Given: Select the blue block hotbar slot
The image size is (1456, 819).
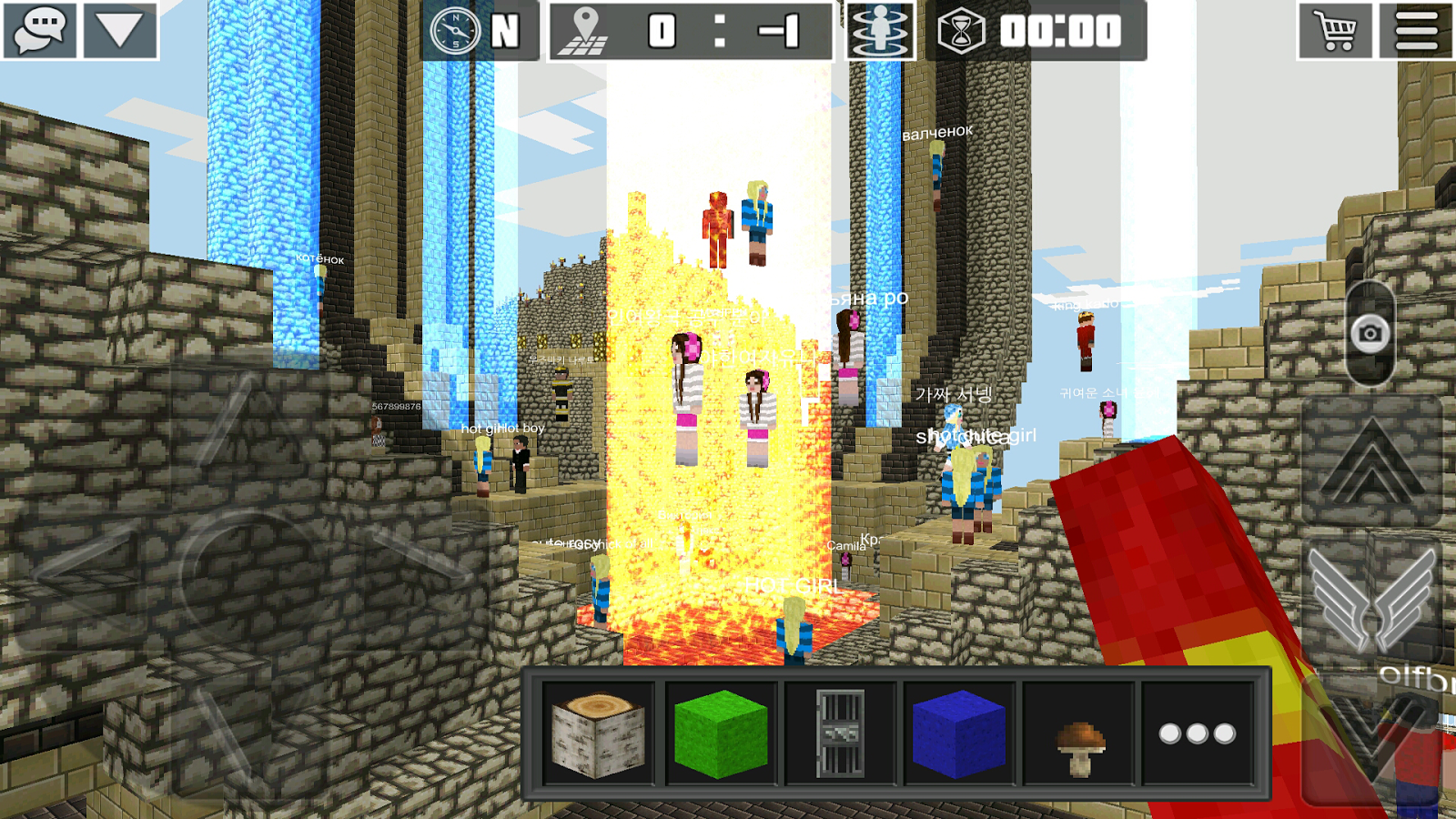Looking at the screenshot, I should [x=958, y=733].
